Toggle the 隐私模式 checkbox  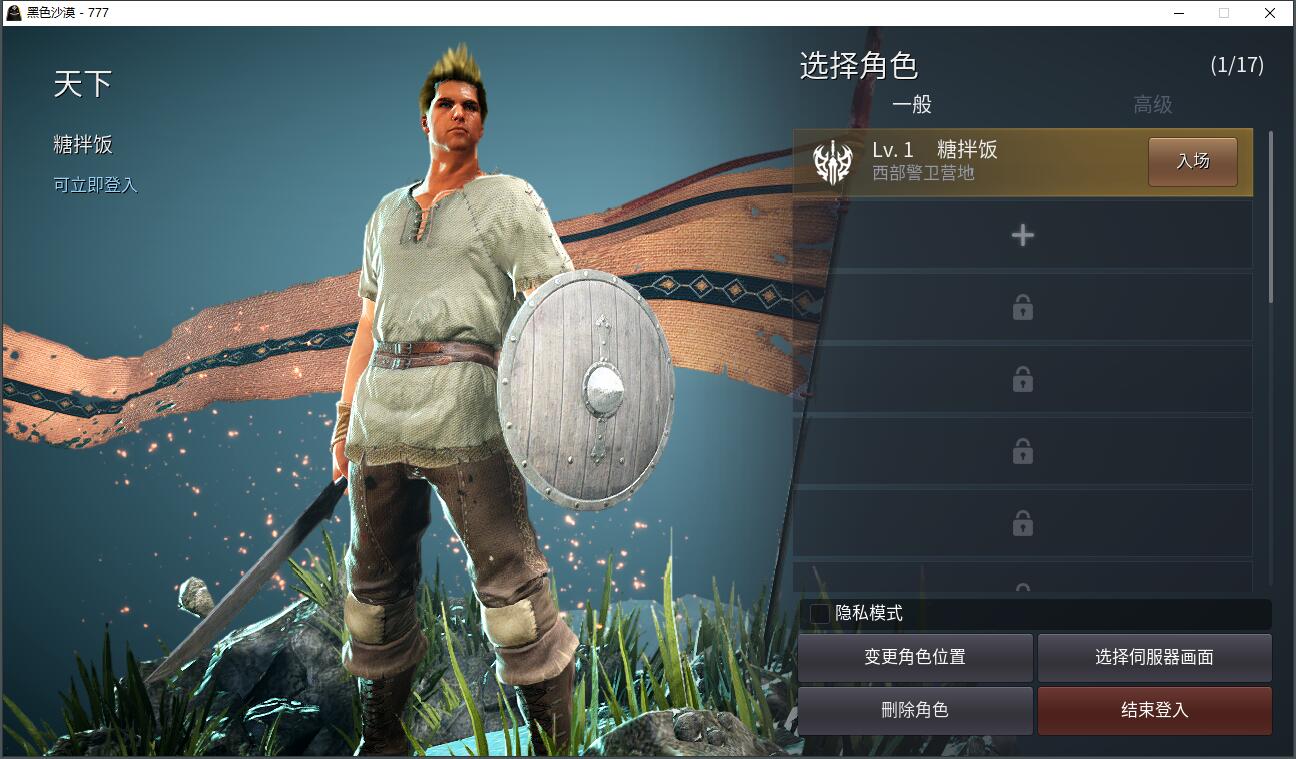[820, 613]
